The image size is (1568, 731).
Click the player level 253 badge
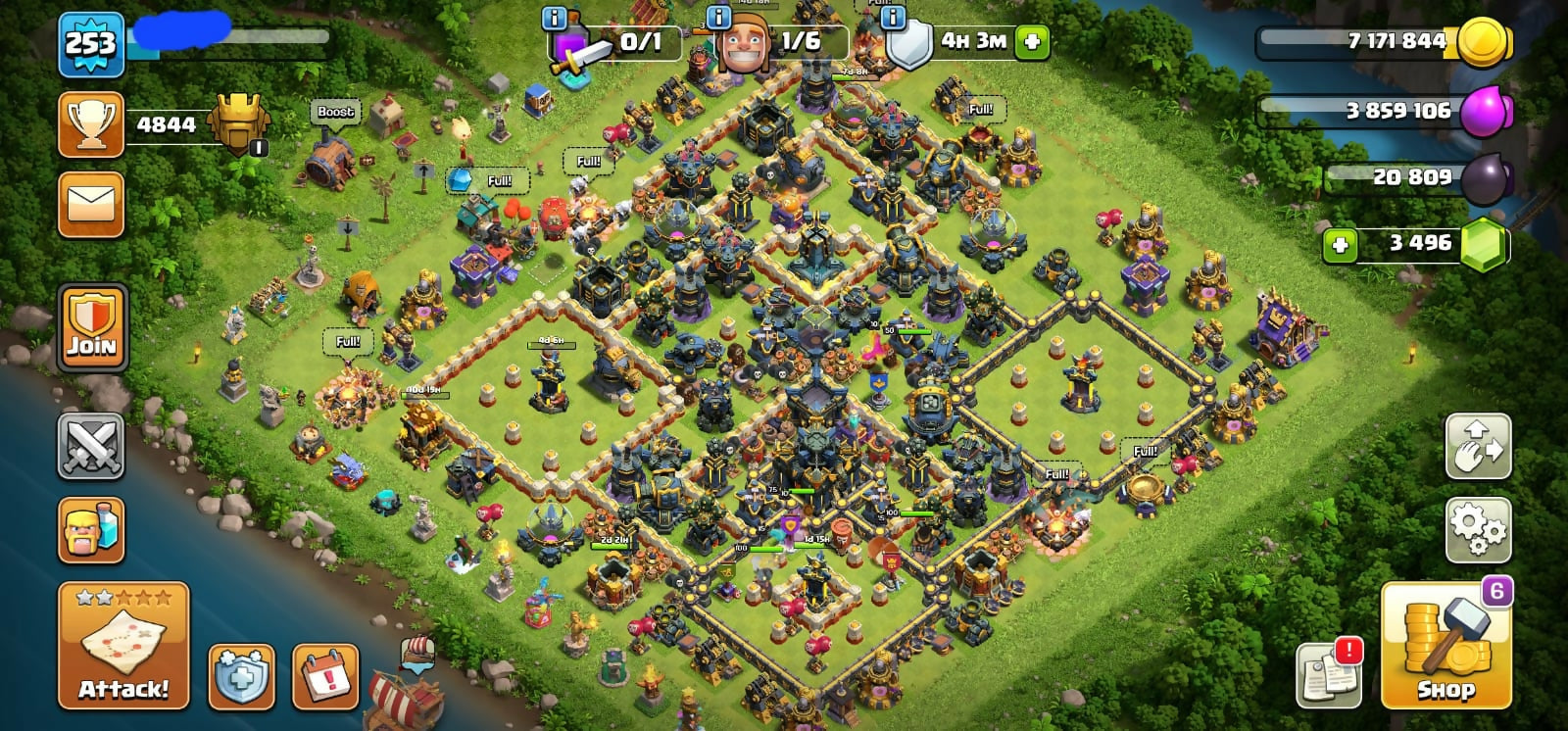(x=91, y=44)
